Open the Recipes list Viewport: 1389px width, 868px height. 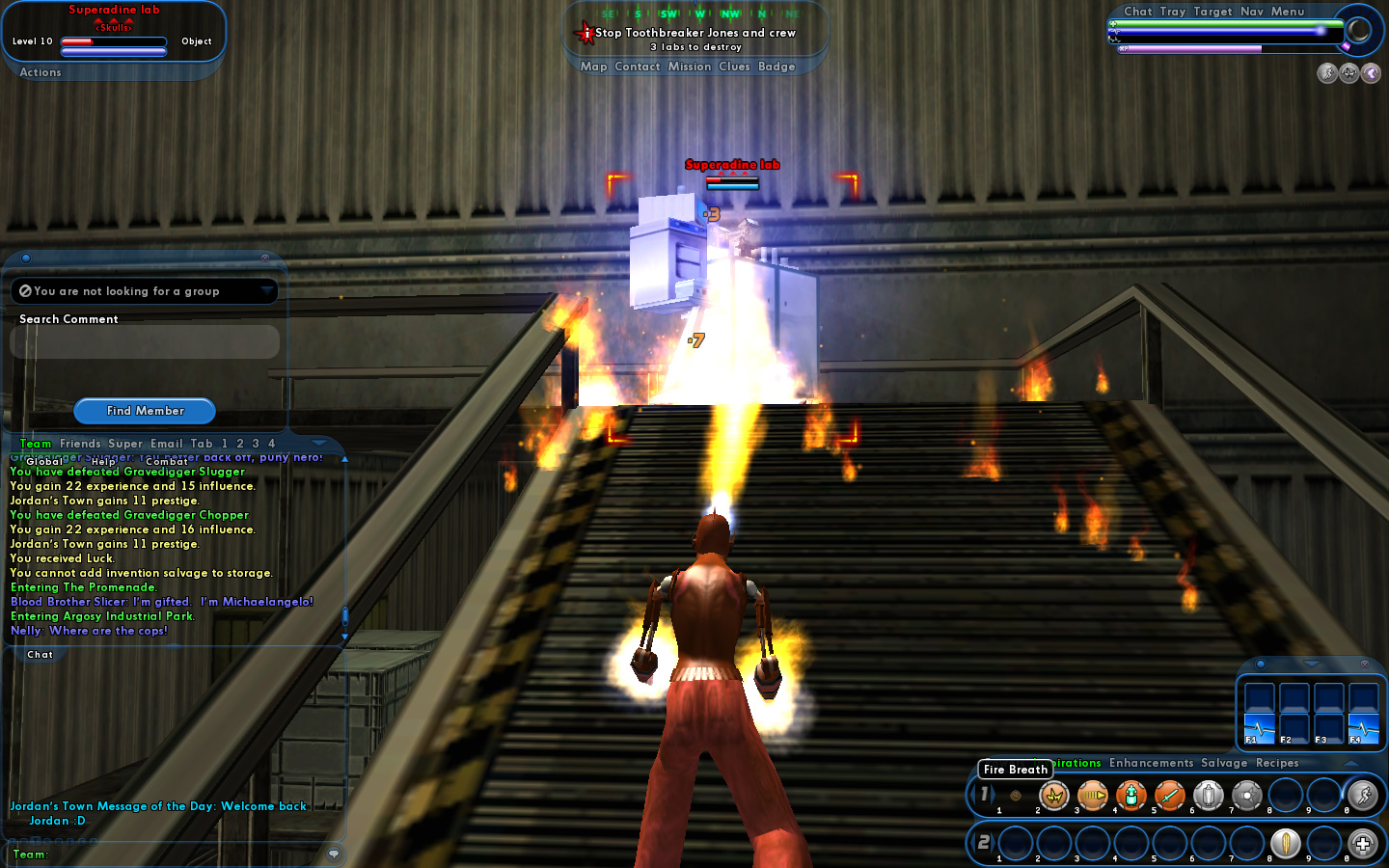[x=1277, y=763]
